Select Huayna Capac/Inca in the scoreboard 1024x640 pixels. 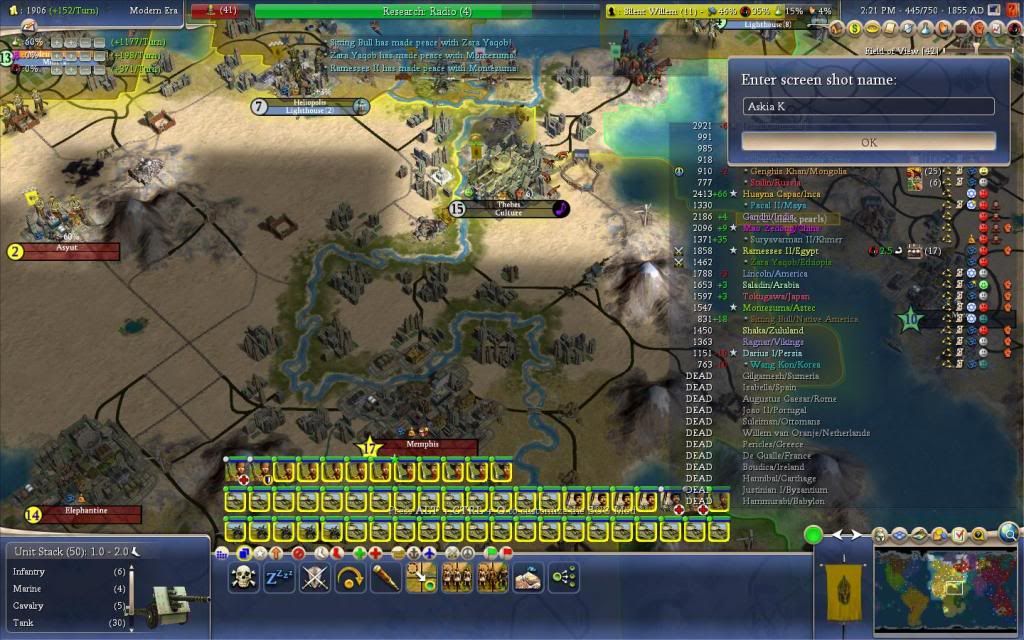795,193
